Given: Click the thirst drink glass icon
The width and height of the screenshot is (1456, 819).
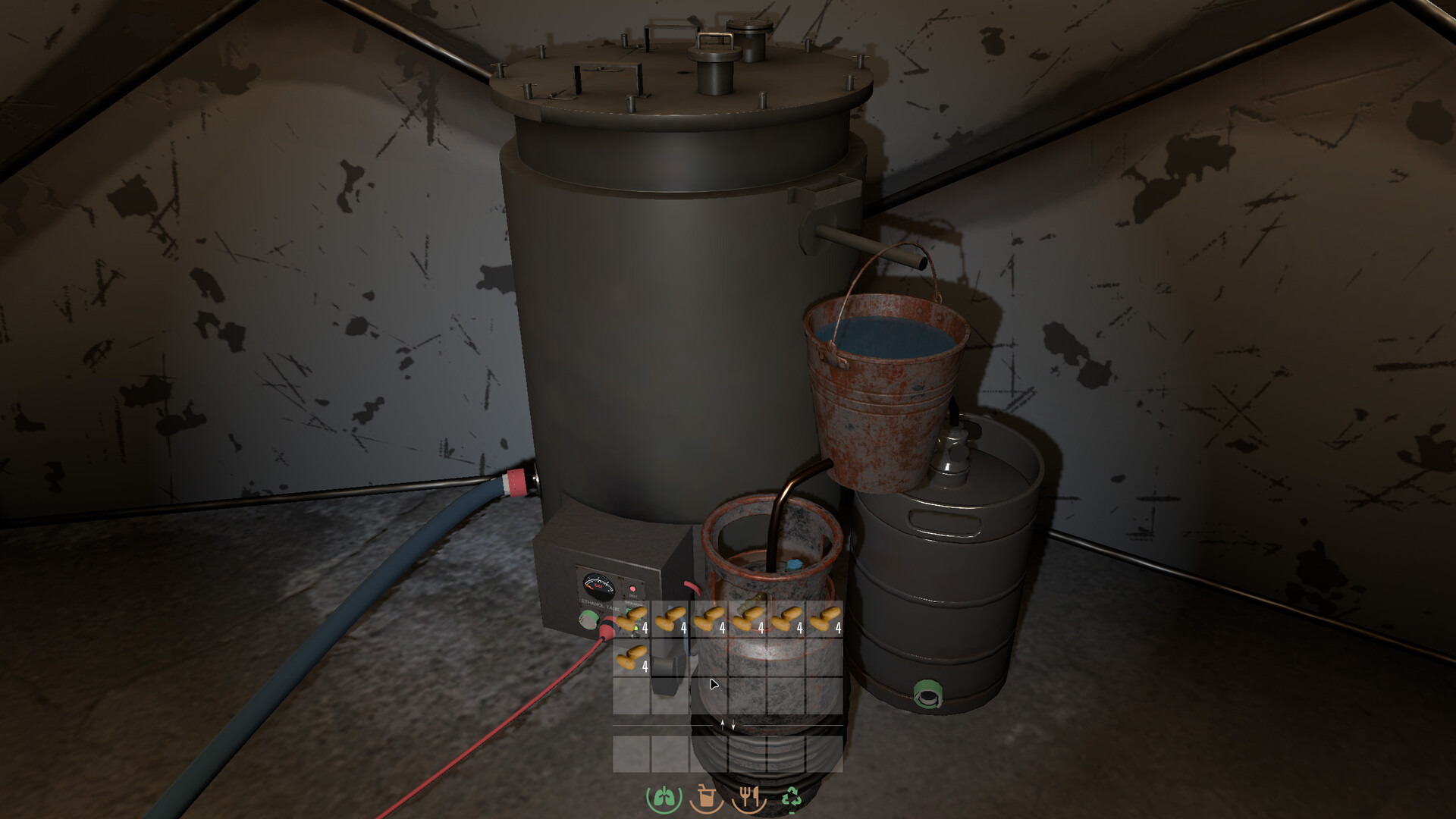Looking at the screenshot, I should point(707,797).
